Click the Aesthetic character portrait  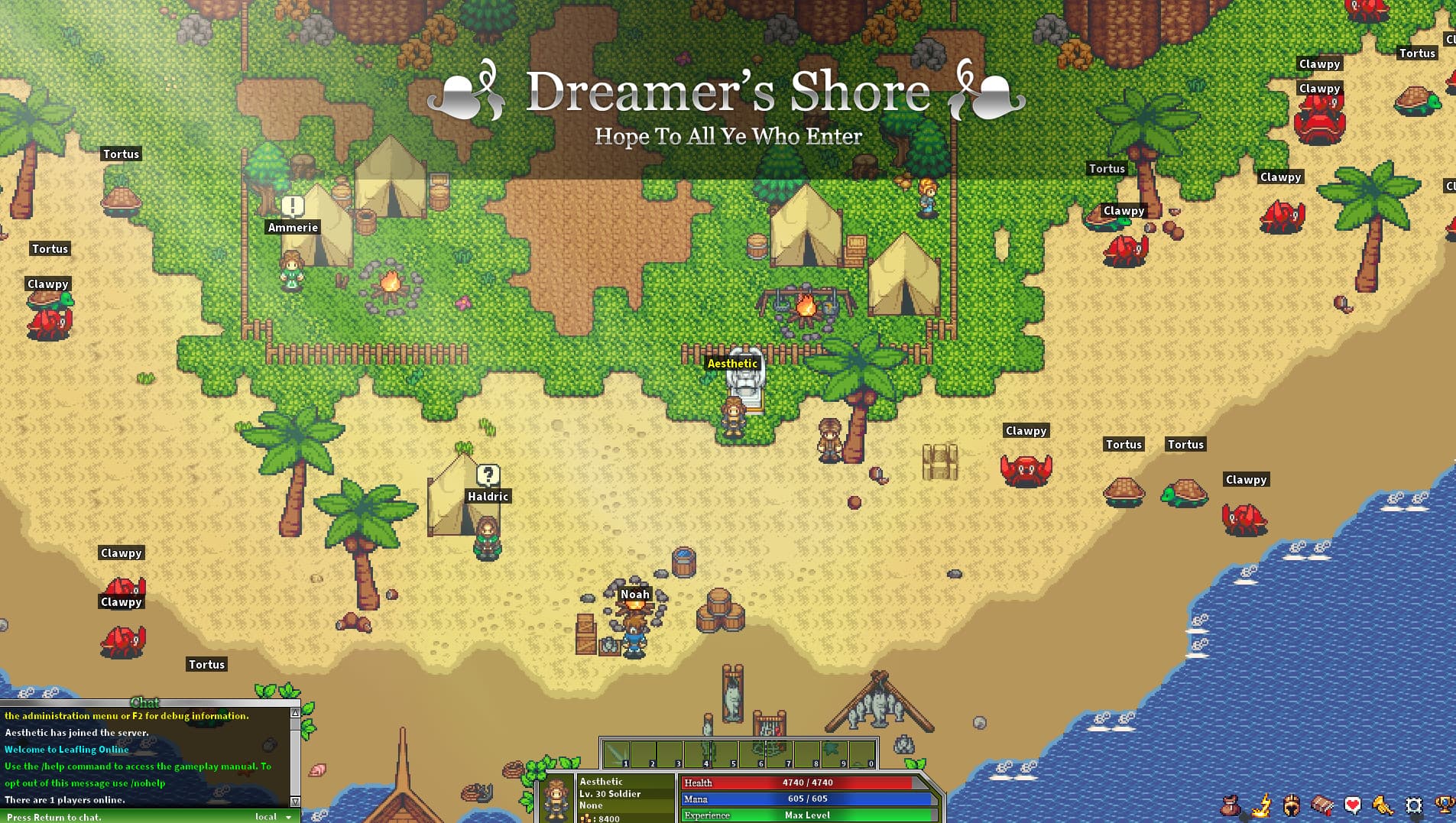pos(556,799)
